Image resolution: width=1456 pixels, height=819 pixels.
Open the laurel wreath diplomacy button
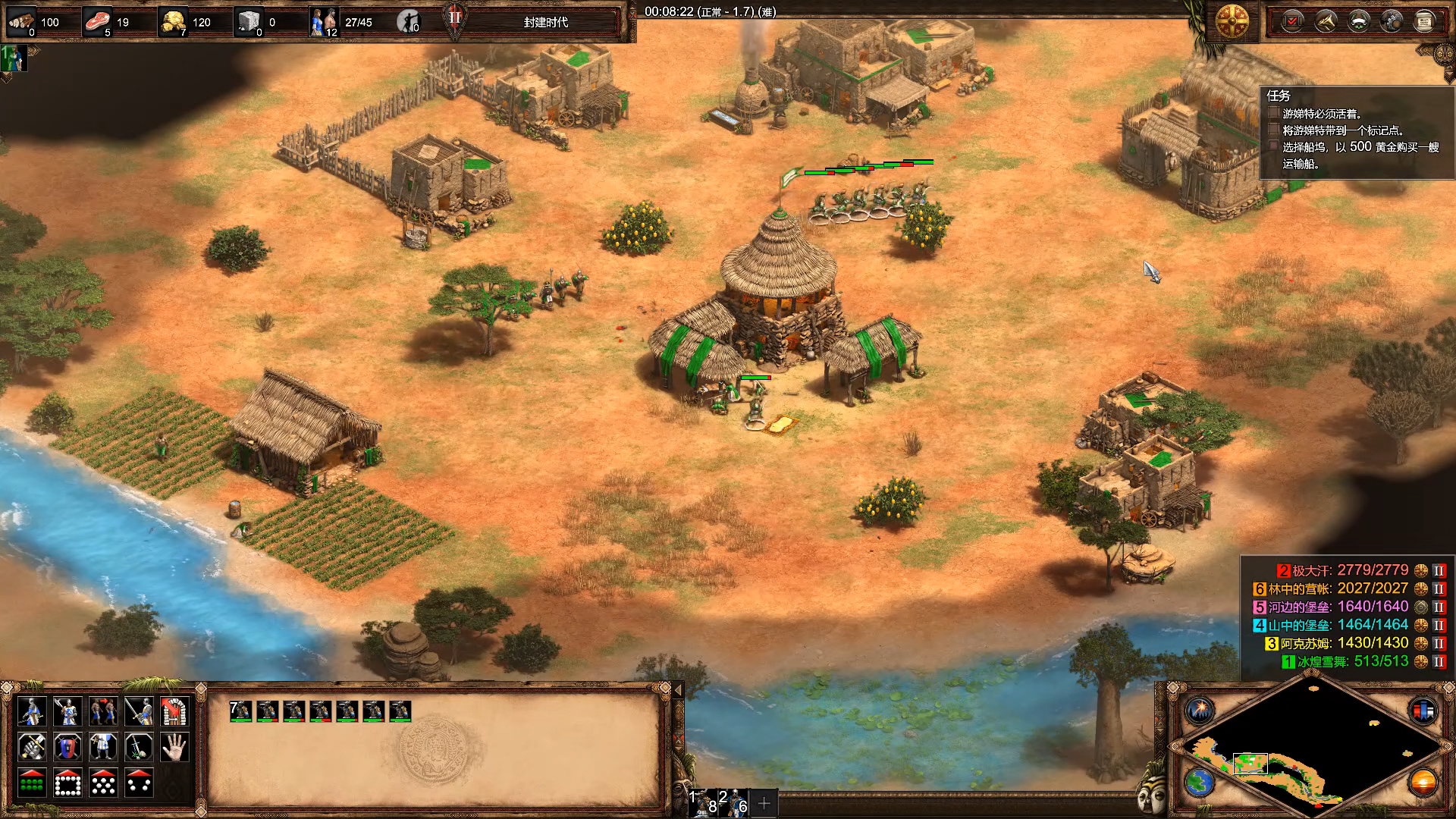[1358, 21]
